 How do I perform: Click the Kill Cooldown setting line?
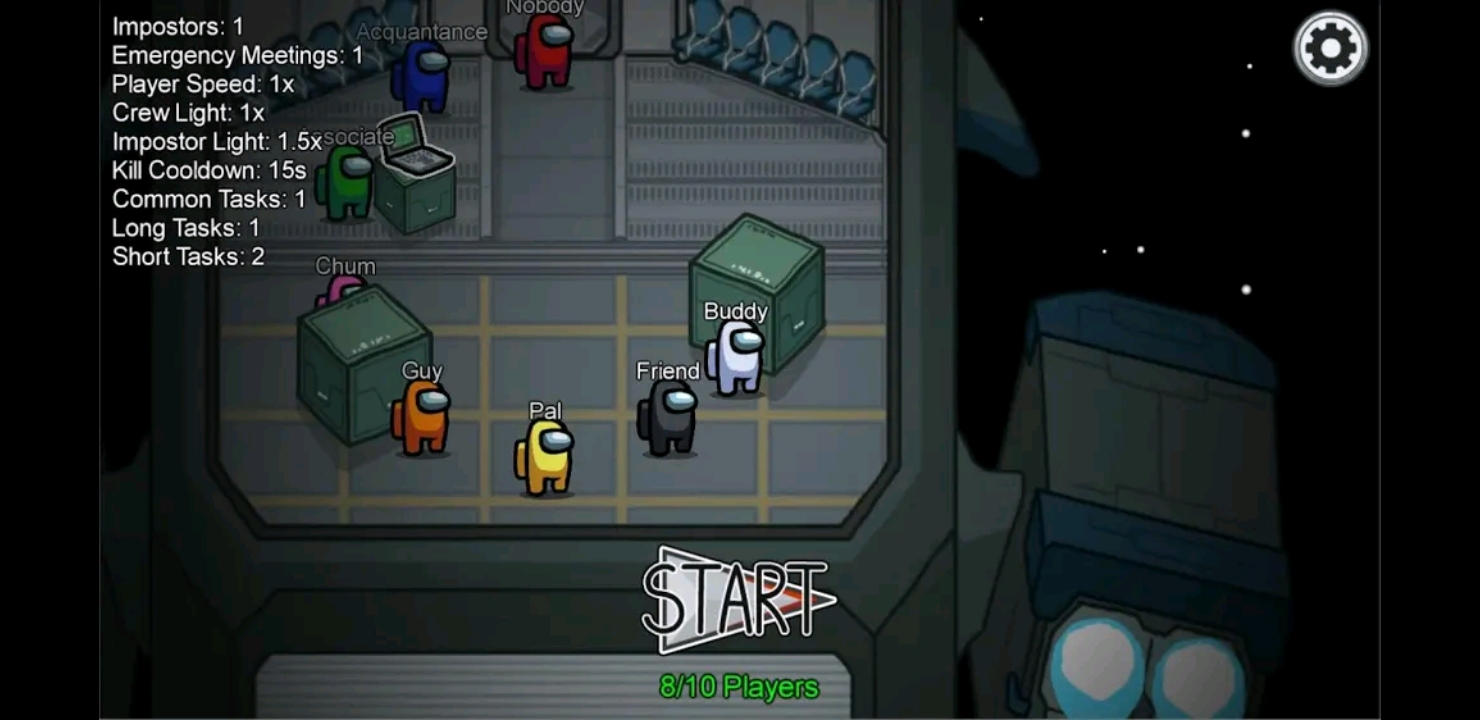point(208,171)
